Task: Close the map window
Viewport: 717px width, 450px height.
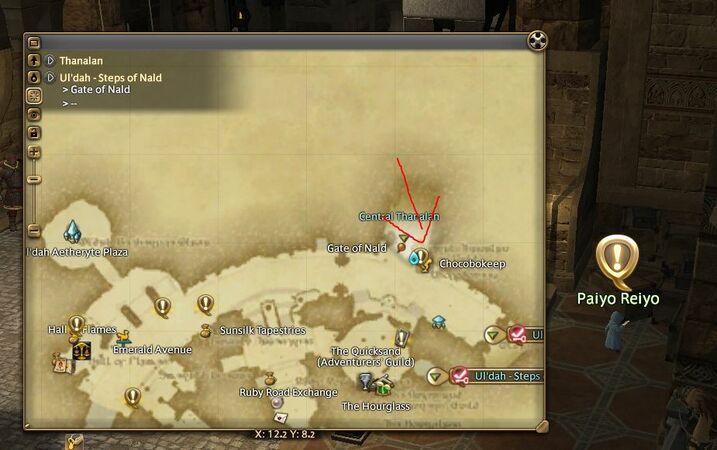Action: 537,41
